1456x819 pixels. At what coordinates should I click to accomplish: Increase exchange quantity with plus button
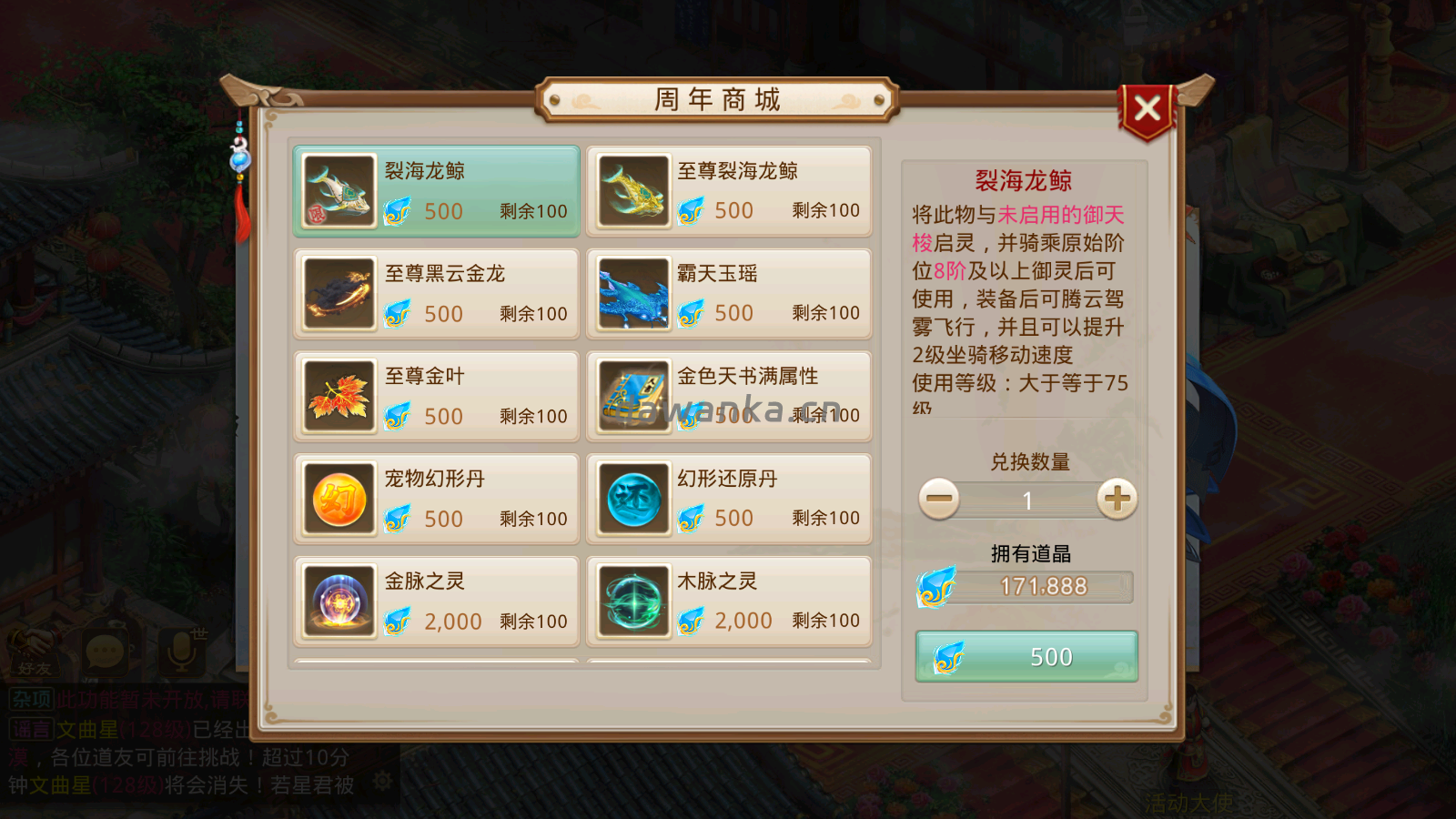point(1116,500)
